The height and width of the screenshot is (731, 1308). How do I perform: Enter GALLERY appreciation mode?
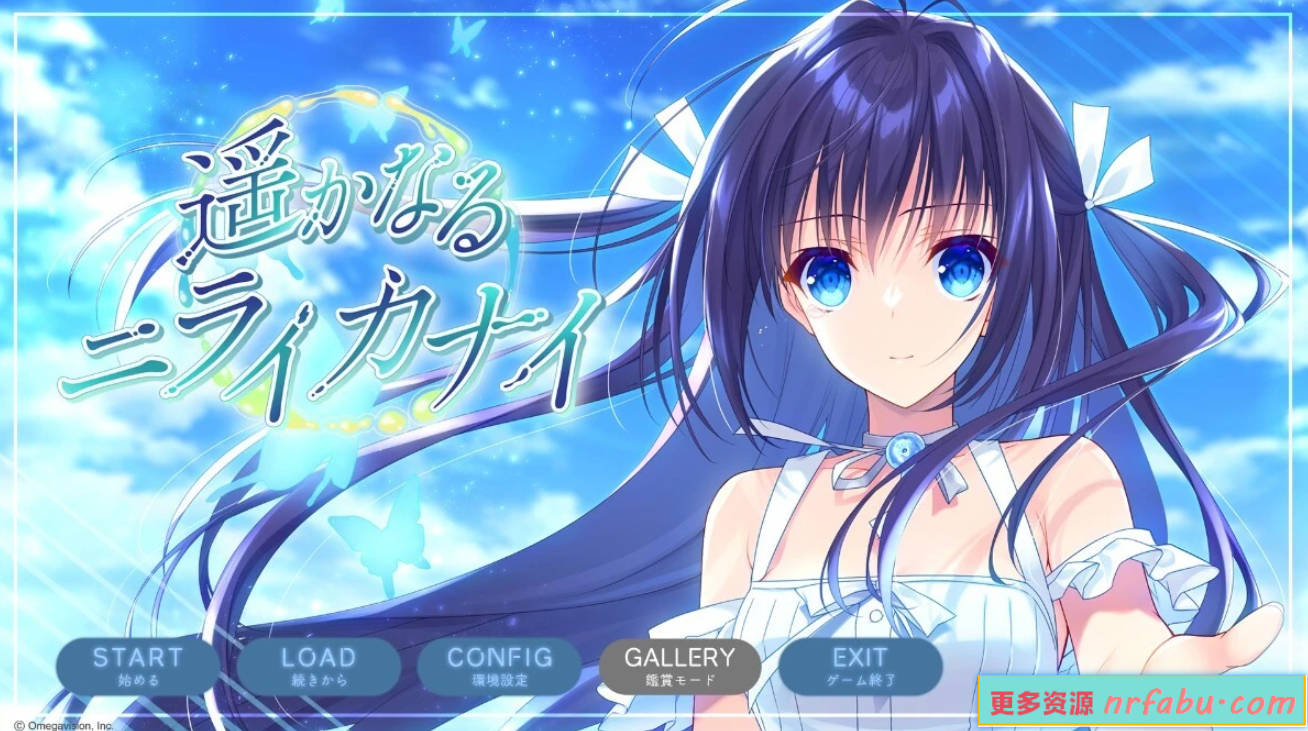pyautogui.click(x=682, y=664)
